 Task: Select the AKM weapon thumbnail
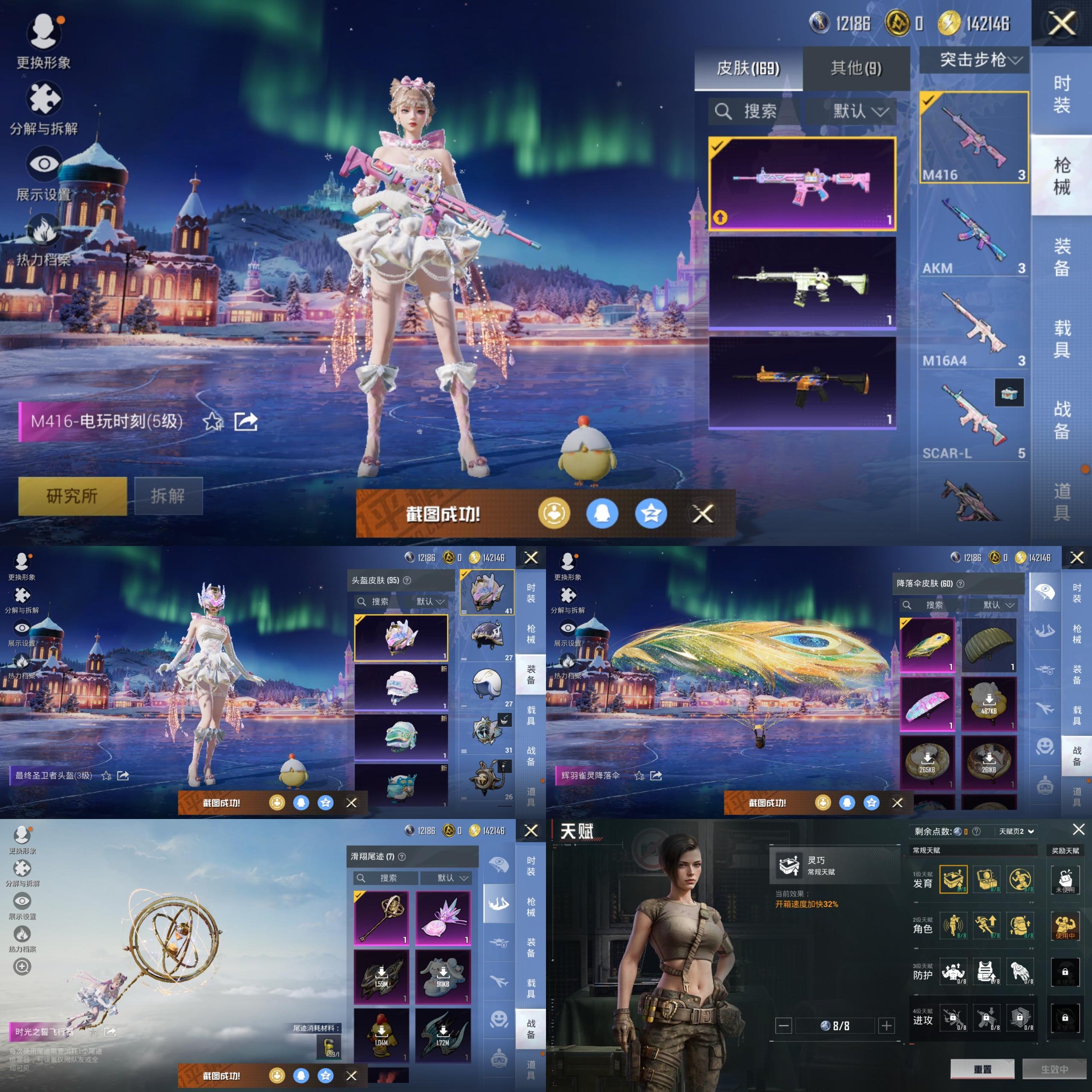(973, 232)
